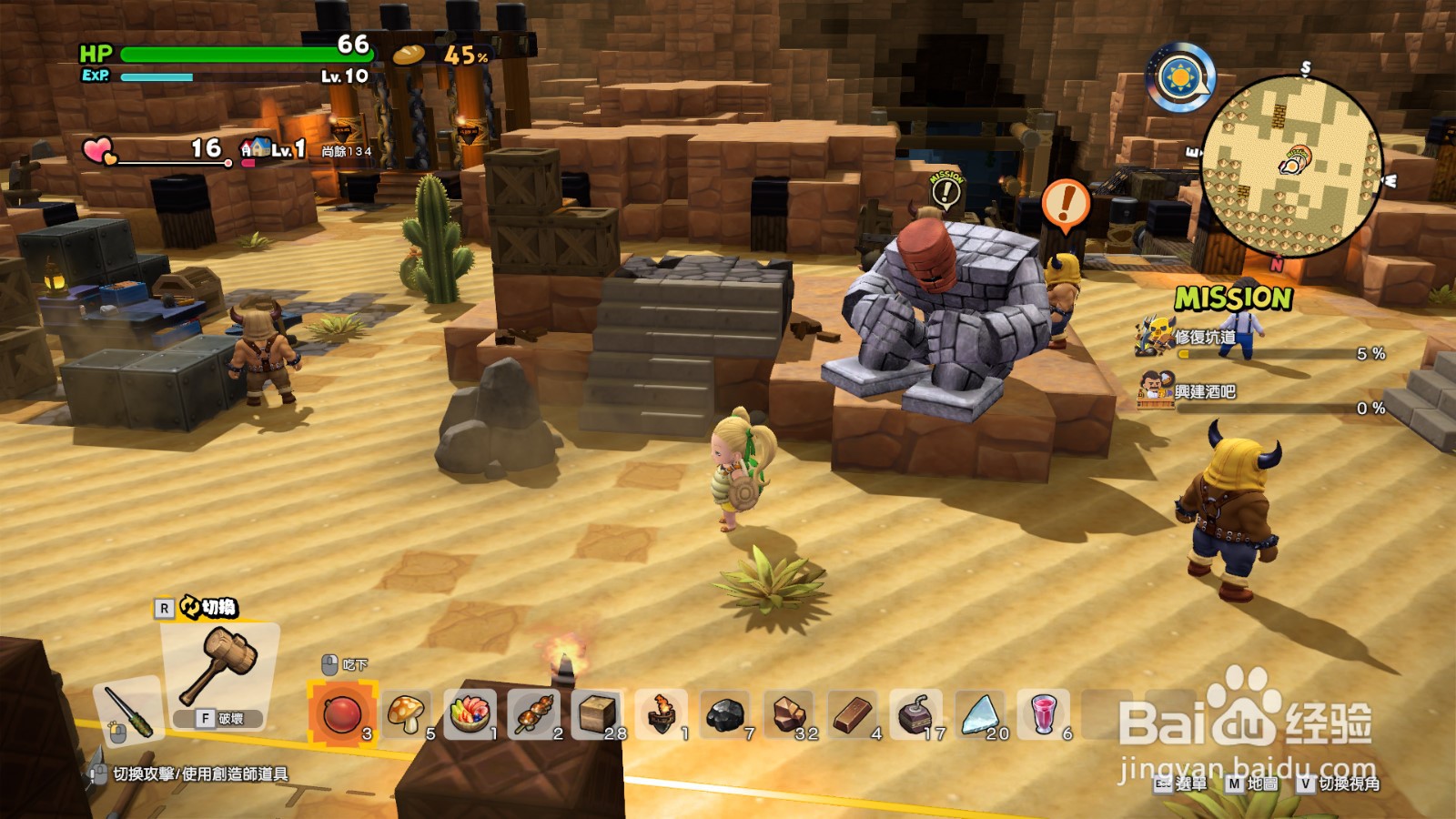This screenshot has height=819, width=1456.
Task: Select the spotted mushroom hotbar slot
Action: [x=406, y=714]
